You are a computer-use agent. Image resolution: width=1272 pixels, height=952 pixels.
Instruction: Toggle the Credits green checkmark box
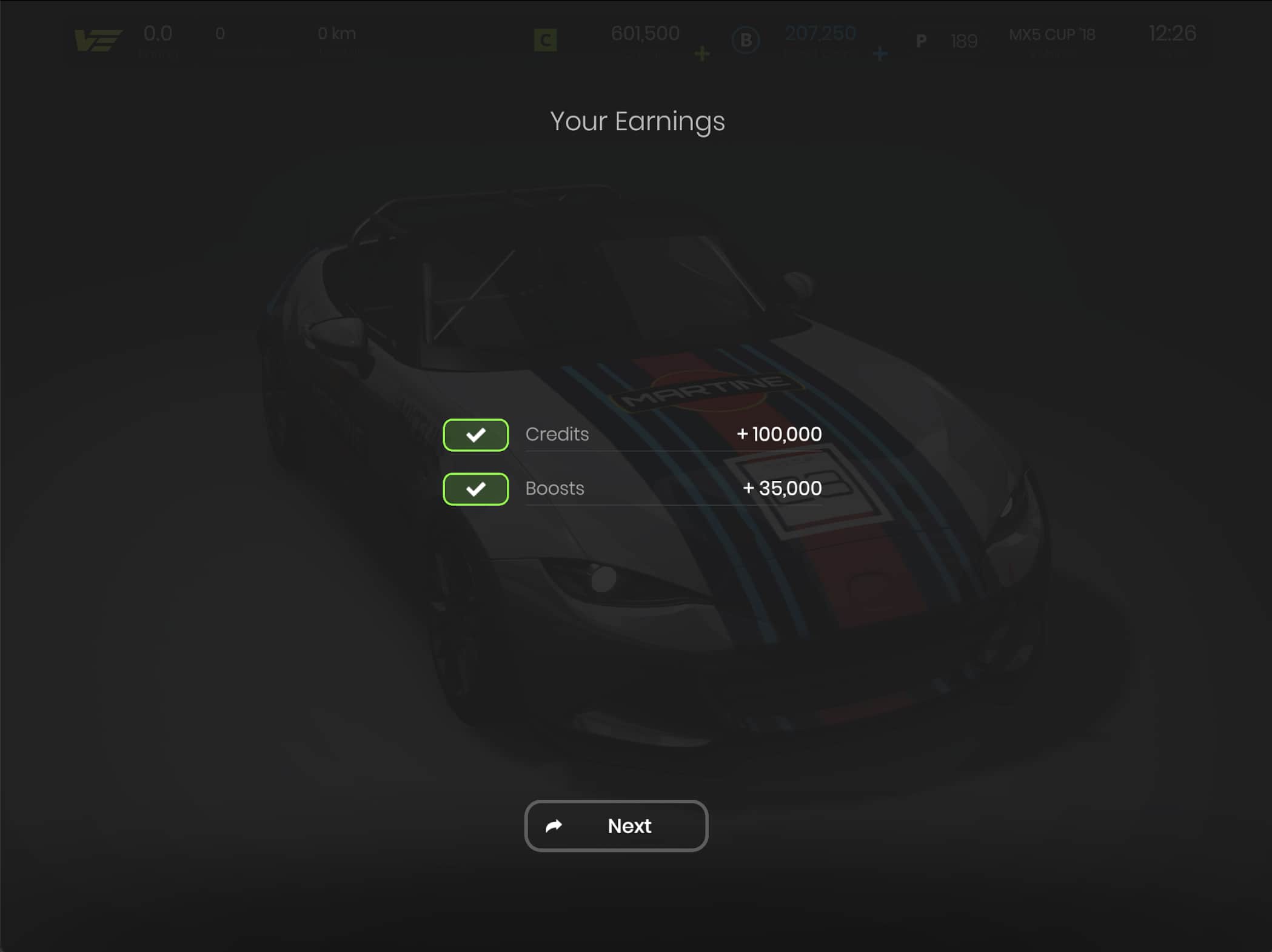pyautogui.click(x=476, y=435)
